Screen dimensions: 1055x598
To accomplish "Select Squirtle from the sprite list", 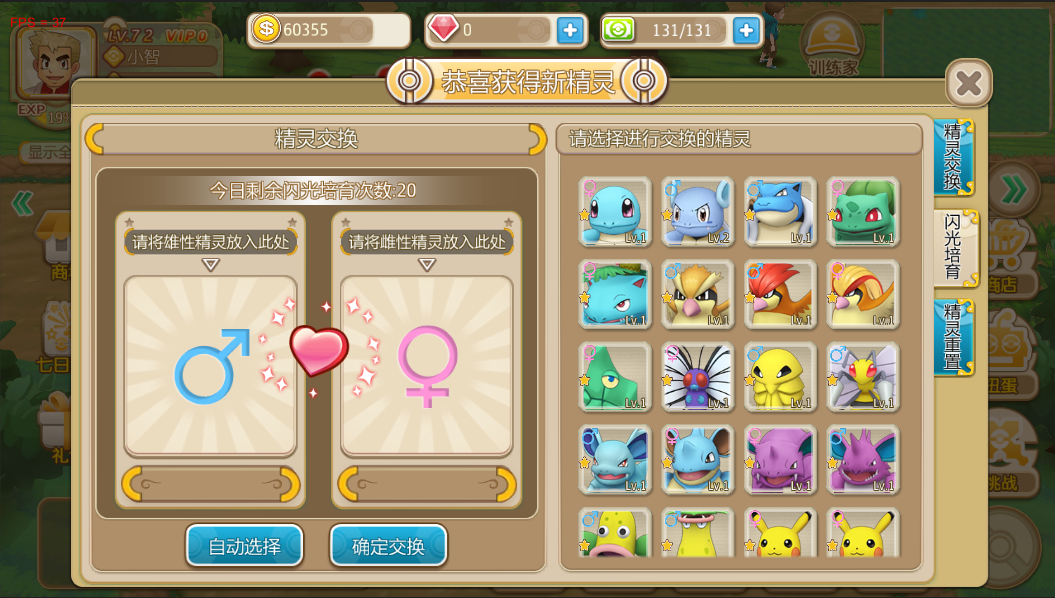I will click(615, 212).
